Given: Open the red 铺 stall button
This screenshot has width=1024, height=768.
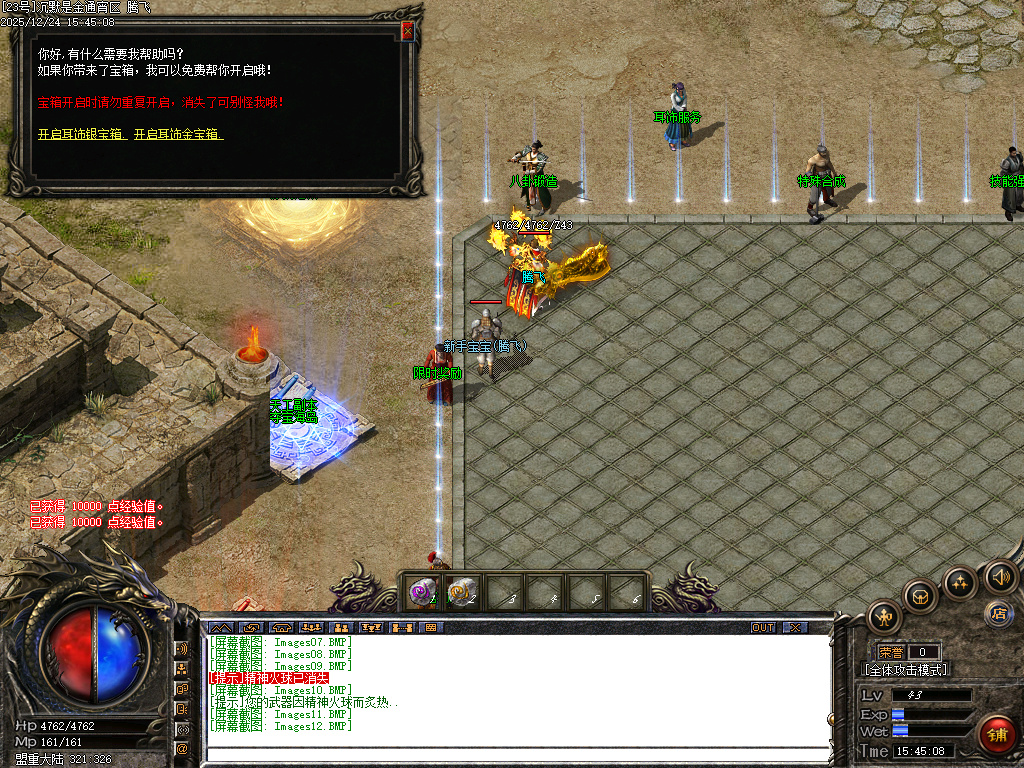Looking at the screenshot, I should coord(996,734).
